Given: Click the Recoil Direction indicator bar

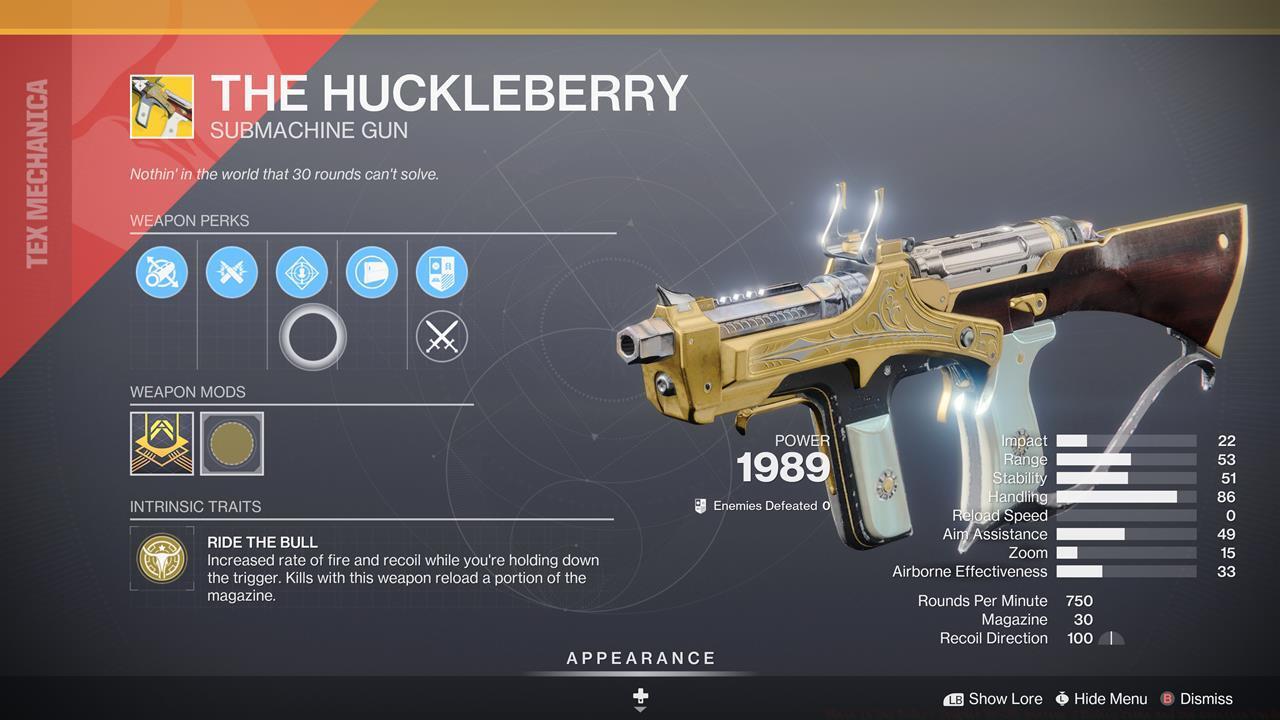Looking at the screenshot, I should tap(1110, 637).
